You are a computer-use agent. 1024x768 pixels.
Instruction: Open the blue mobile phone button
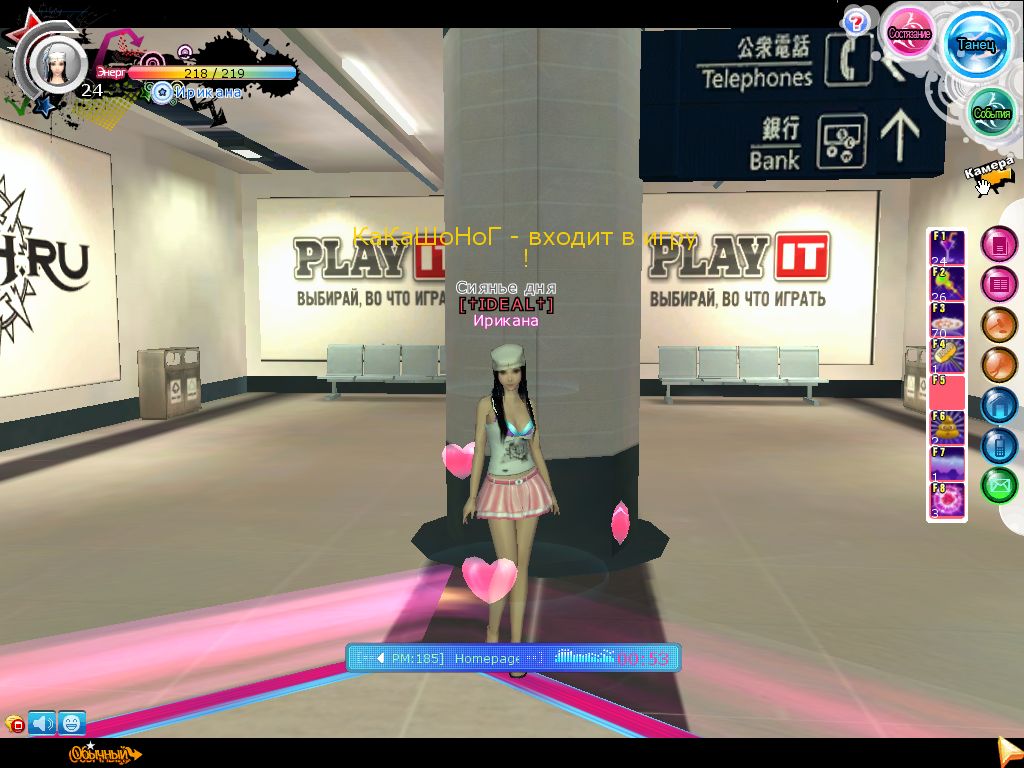998,445
